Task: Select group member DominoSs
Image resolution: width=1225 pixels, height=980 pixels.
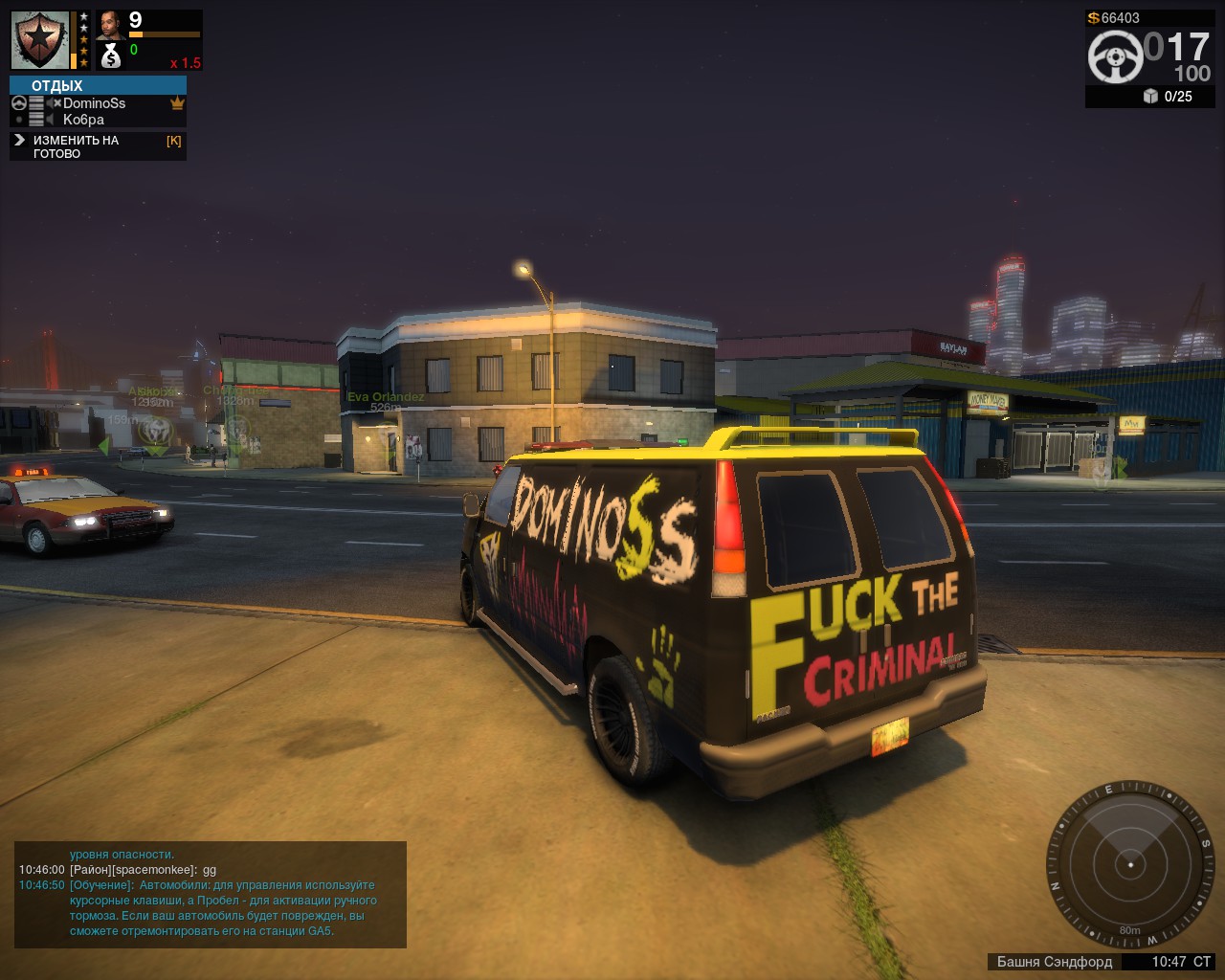Action: point(94,103)
